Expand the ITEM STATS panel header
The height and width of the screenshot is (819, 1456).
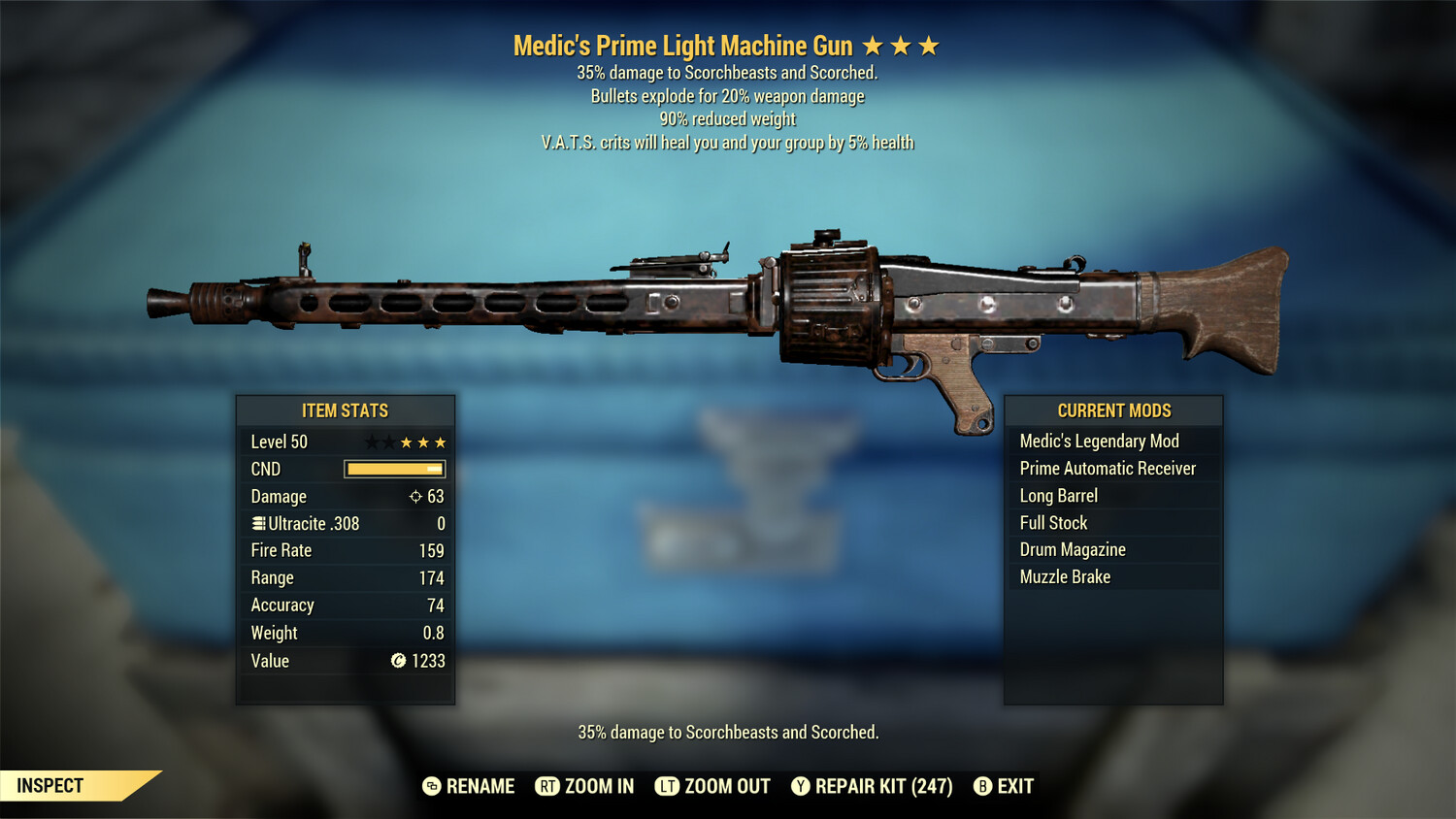(x=346, y=410)
